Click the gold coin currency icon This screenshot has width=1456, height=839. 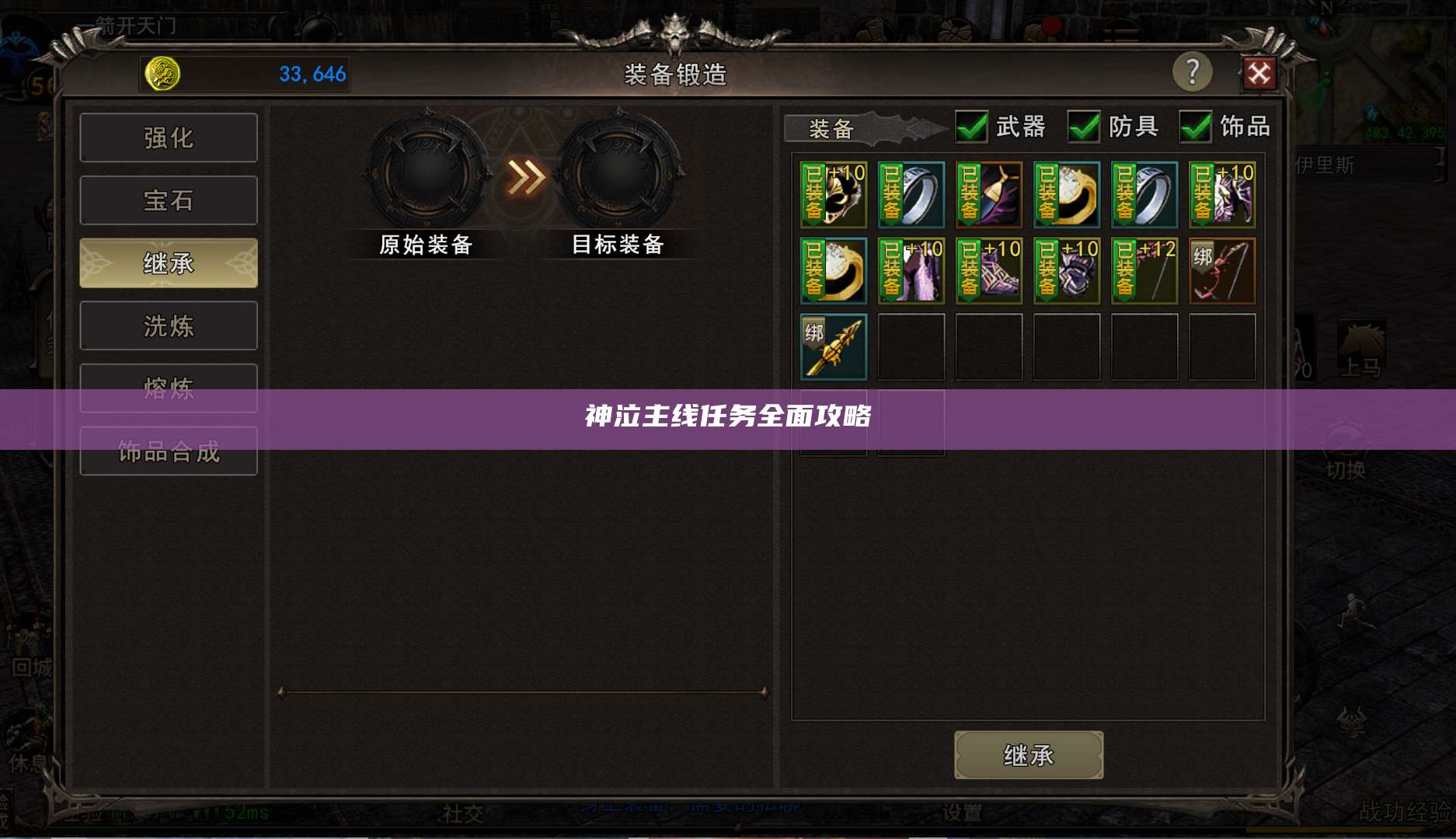[161, 74]
